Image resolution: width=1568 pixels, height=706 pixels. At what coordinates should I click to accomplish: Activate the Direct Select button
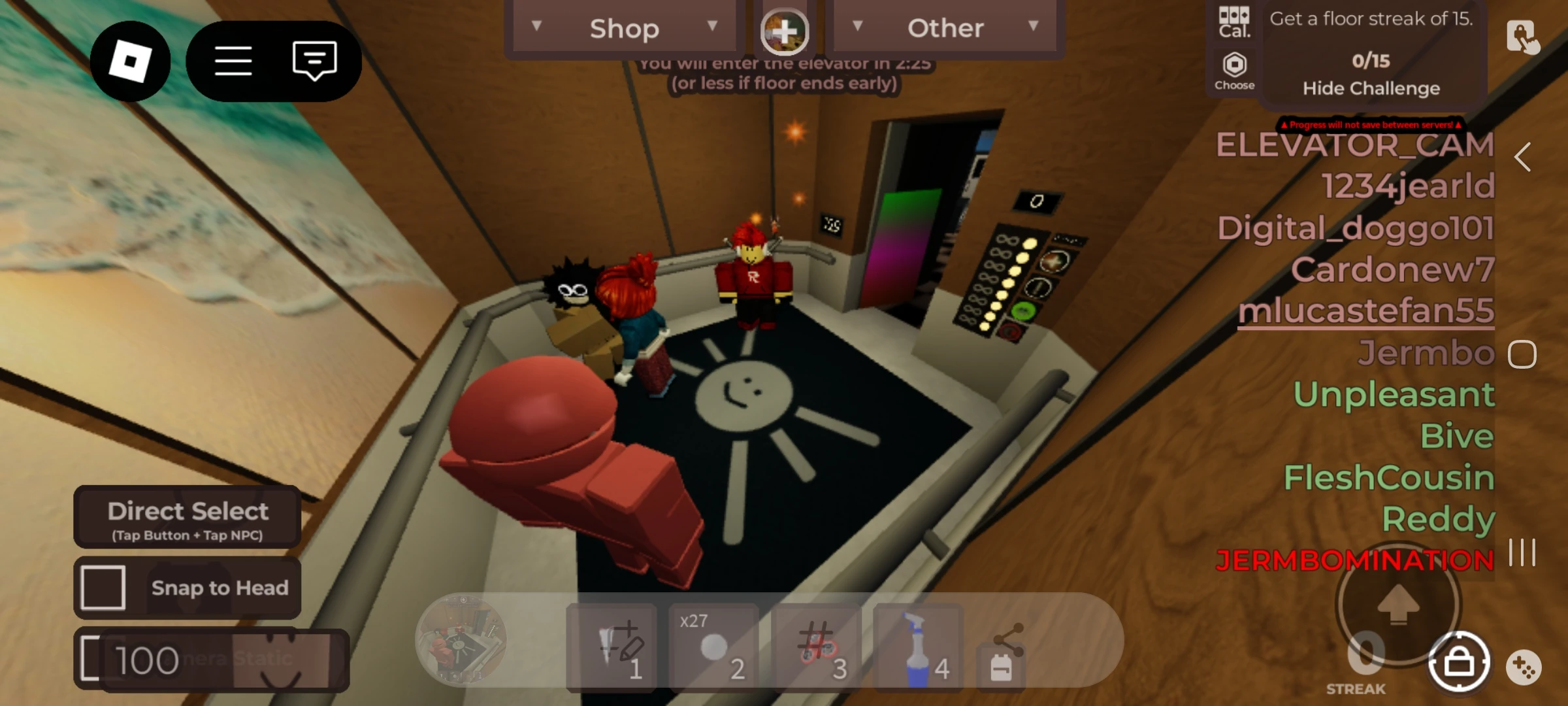pos(188,516)
